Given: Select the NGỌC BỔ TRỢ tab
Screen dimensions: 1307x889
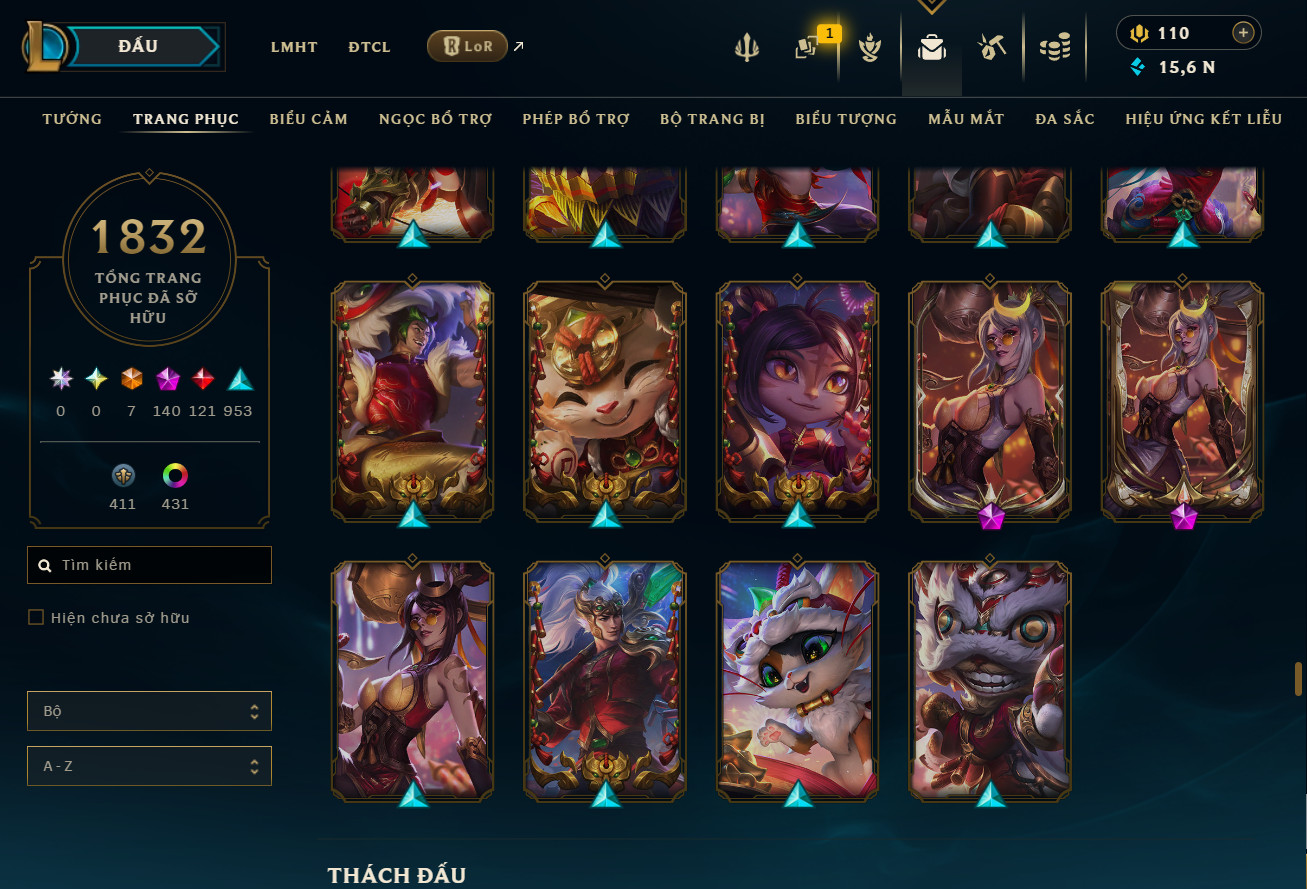Looking at the screenshot, I should point(435,119).
